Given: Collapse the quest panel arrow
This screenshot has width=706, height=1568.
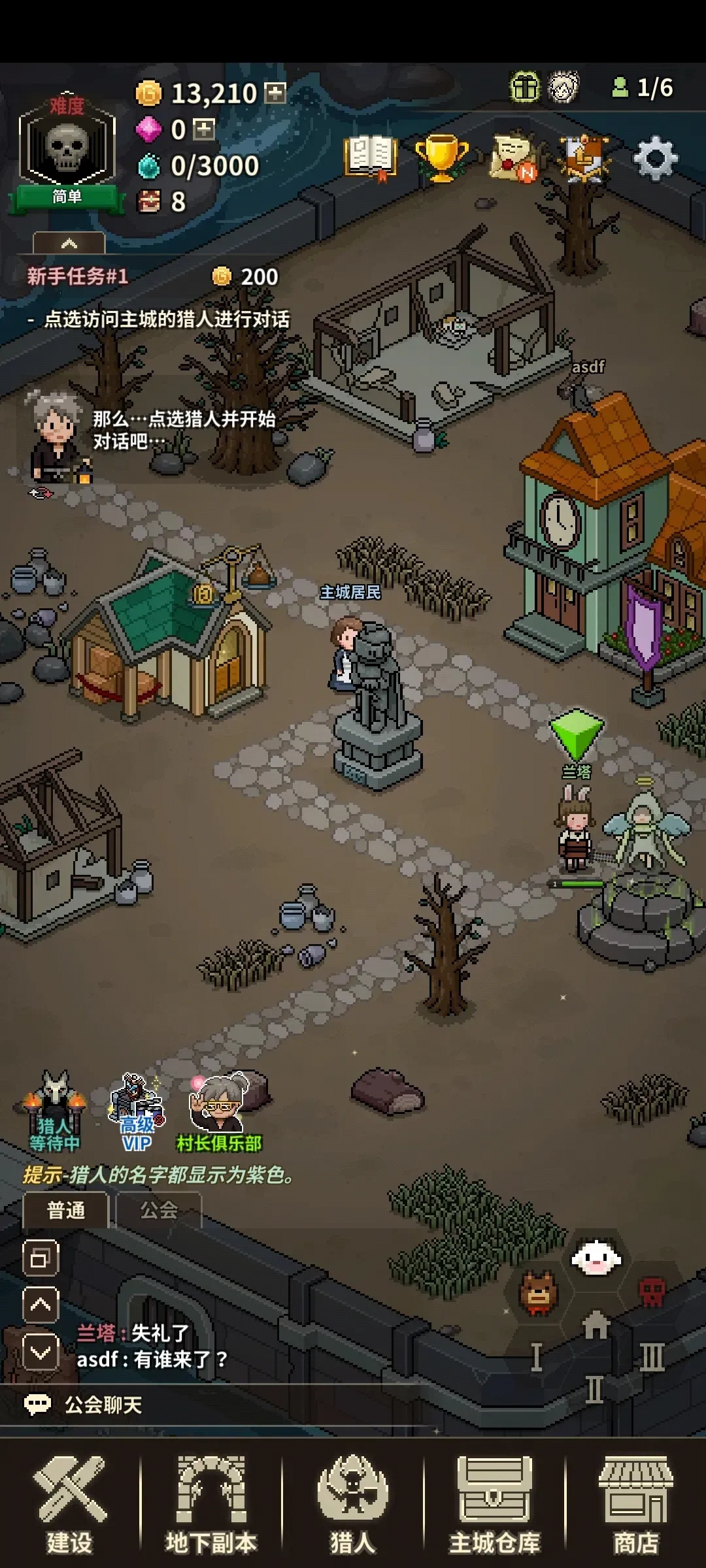Looking at the screenshot, I should pyautogui.click(x=69, y=244).
